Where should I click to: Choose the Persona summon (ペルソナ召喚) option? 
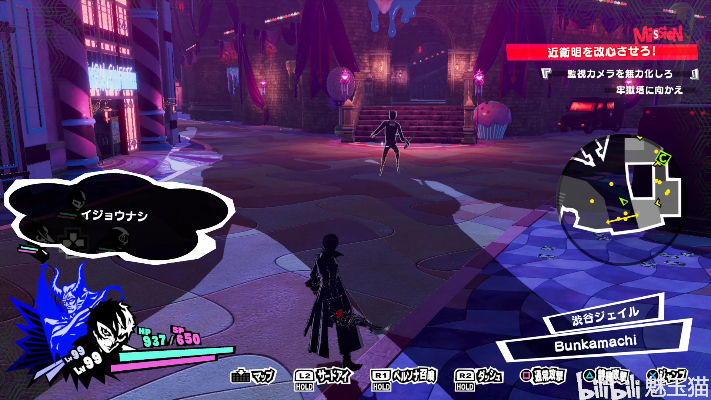coord(404,377)
